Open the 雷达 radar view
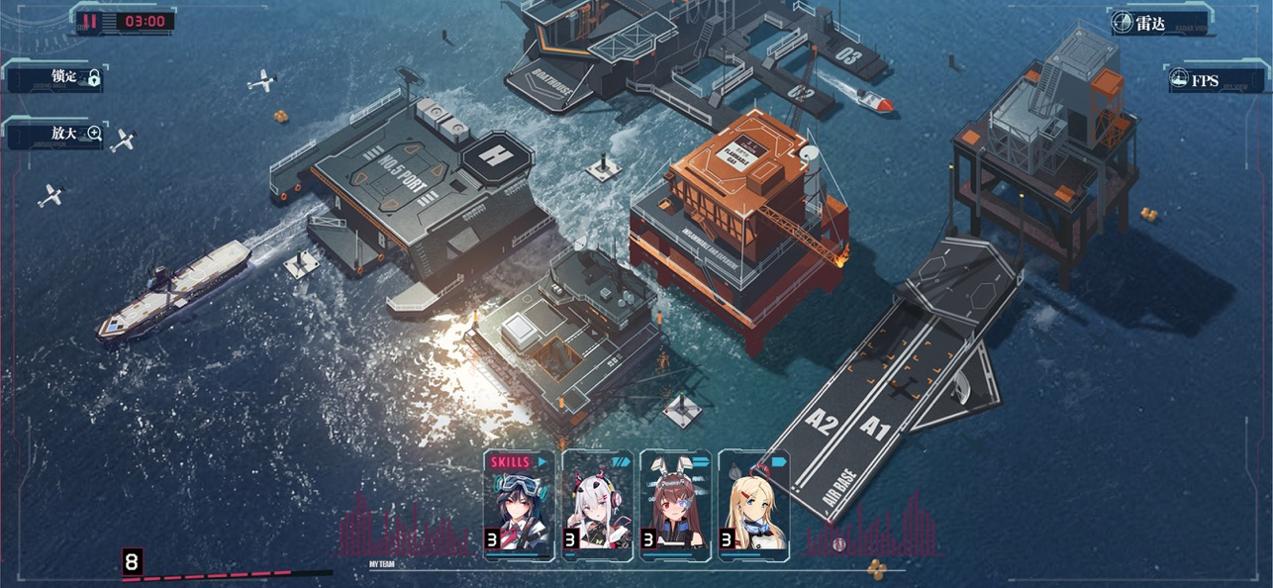 [x=1159, y=23]
